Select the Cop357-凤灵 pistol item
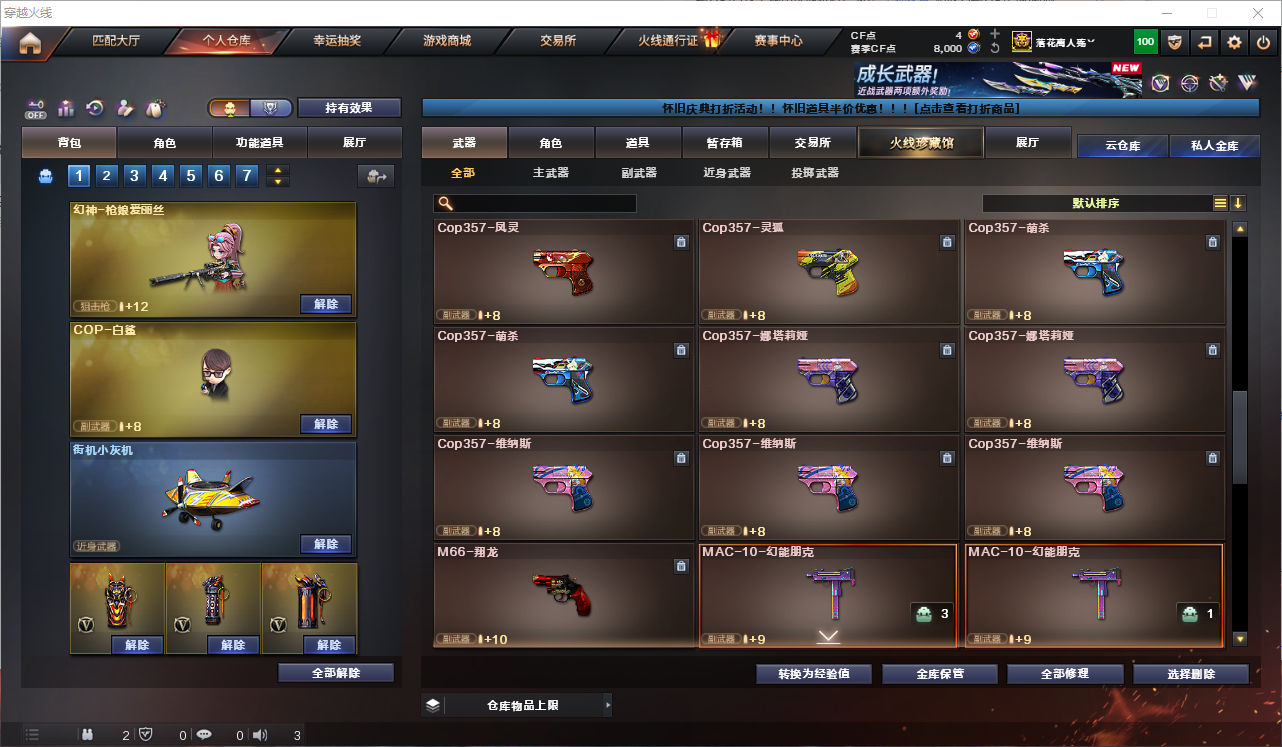Viewport: 1282px width, 747px height. click(563, 271)
